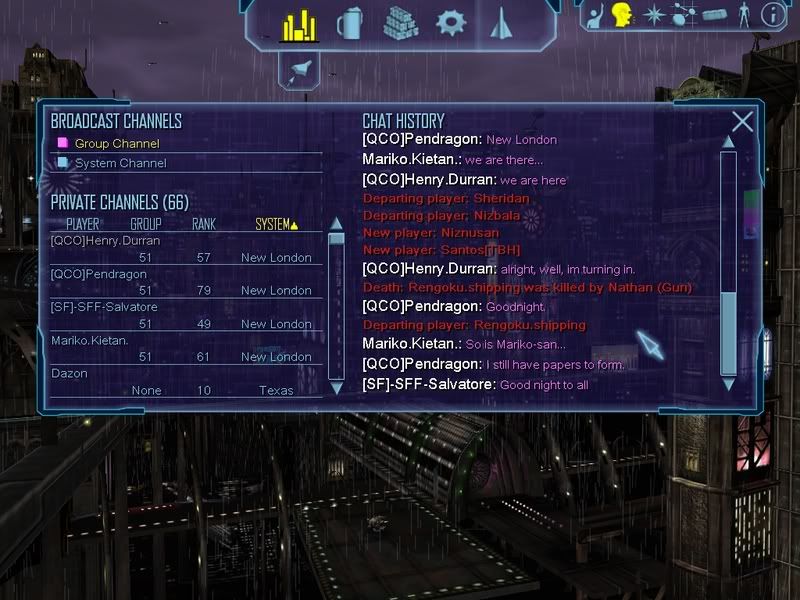
Task: Sort player list by Rank column
Action: coord(204,225)
